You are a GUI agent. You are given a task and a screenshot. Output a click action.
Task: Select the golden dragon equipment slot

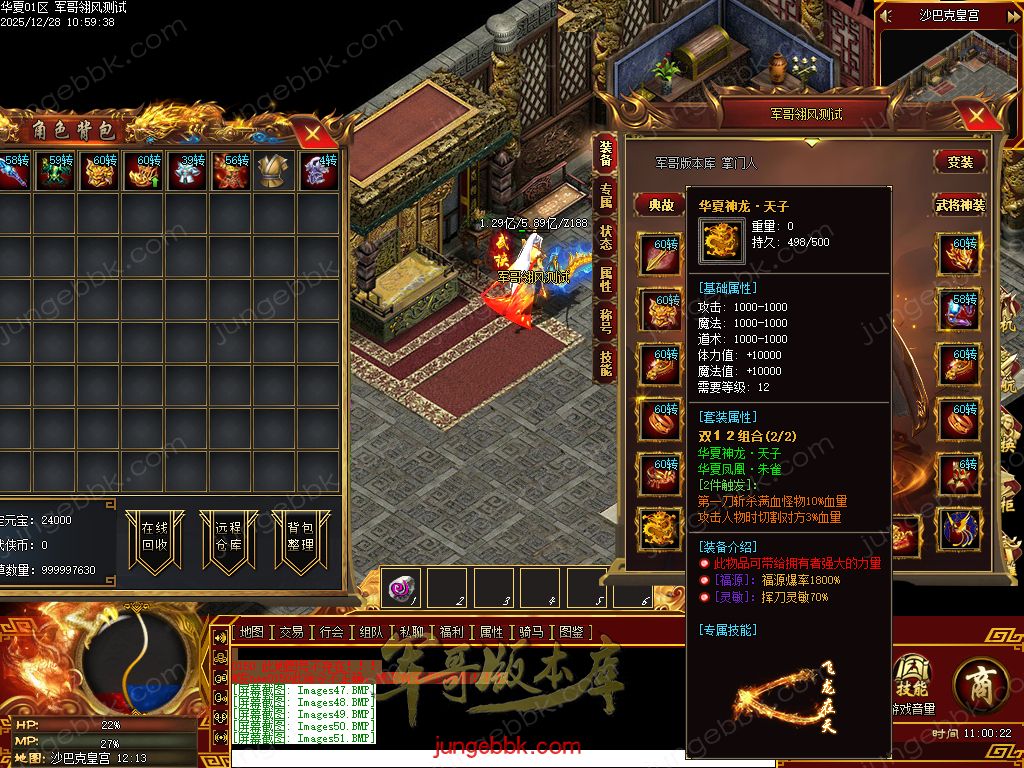click(661, 527)
